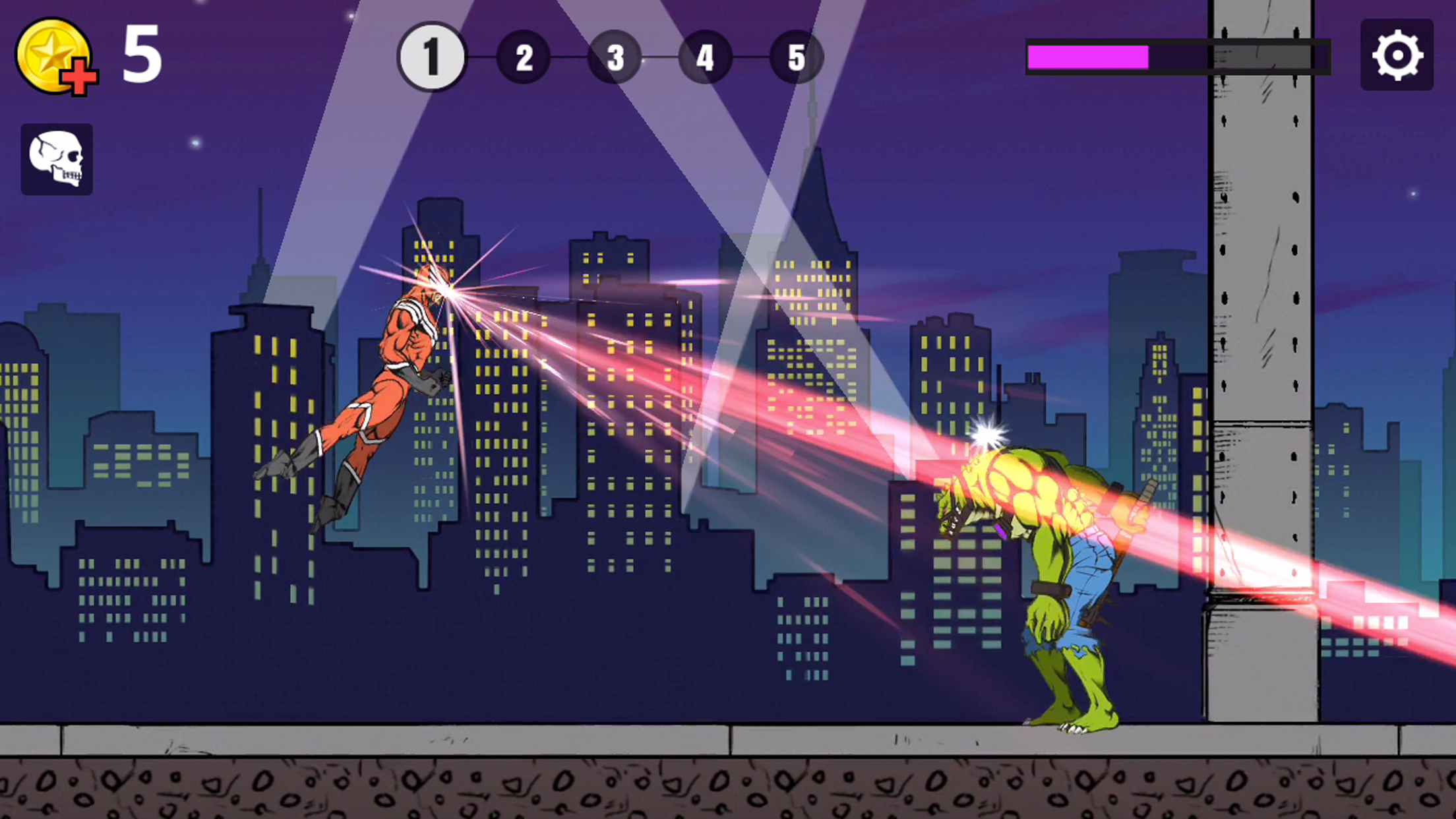Reveal the stage selector path

pyautogui.click(x=615, y=58)
